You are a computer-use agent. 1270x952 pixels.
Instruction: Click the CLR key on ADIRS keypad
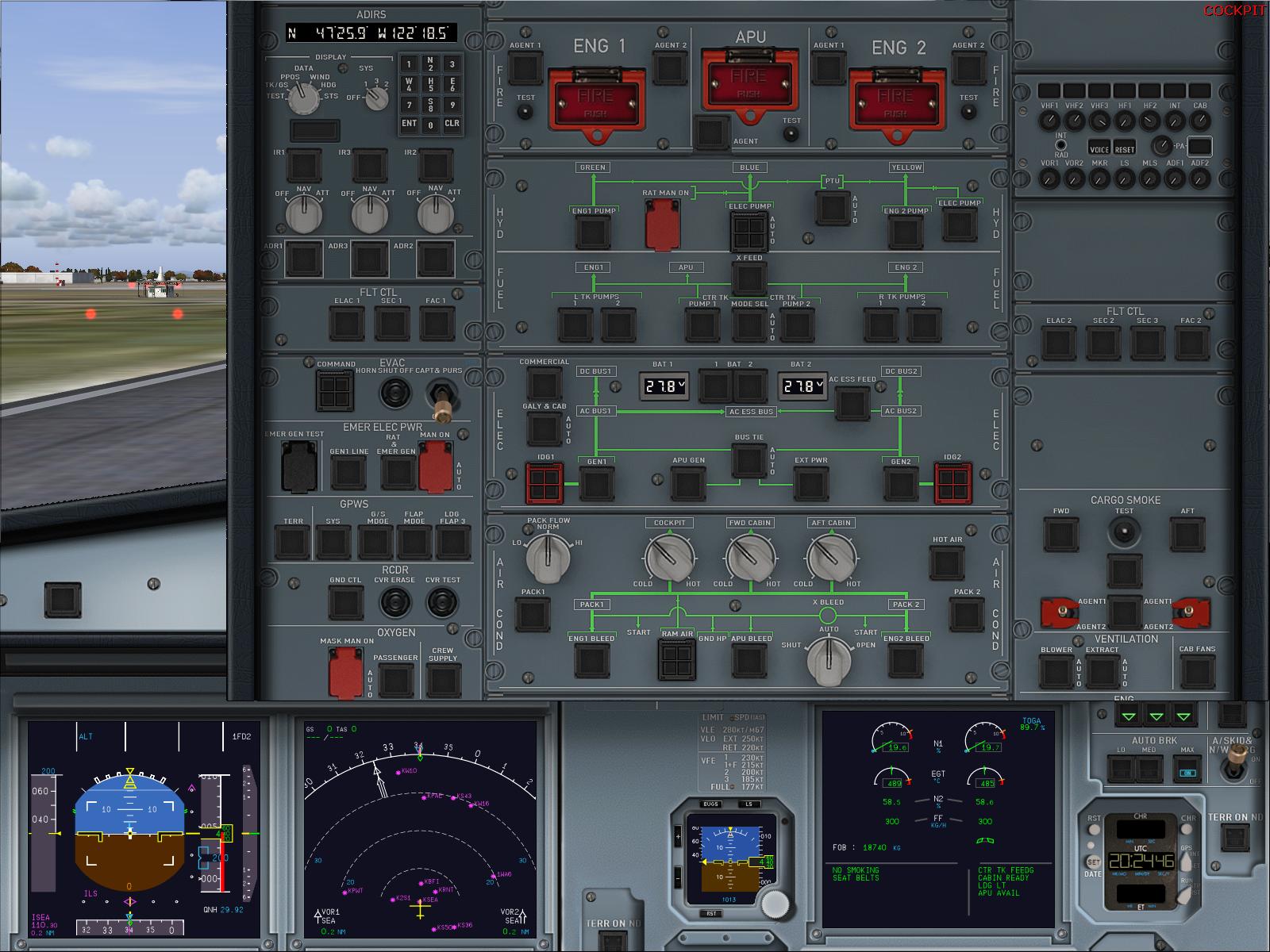[x=452, y=124]
